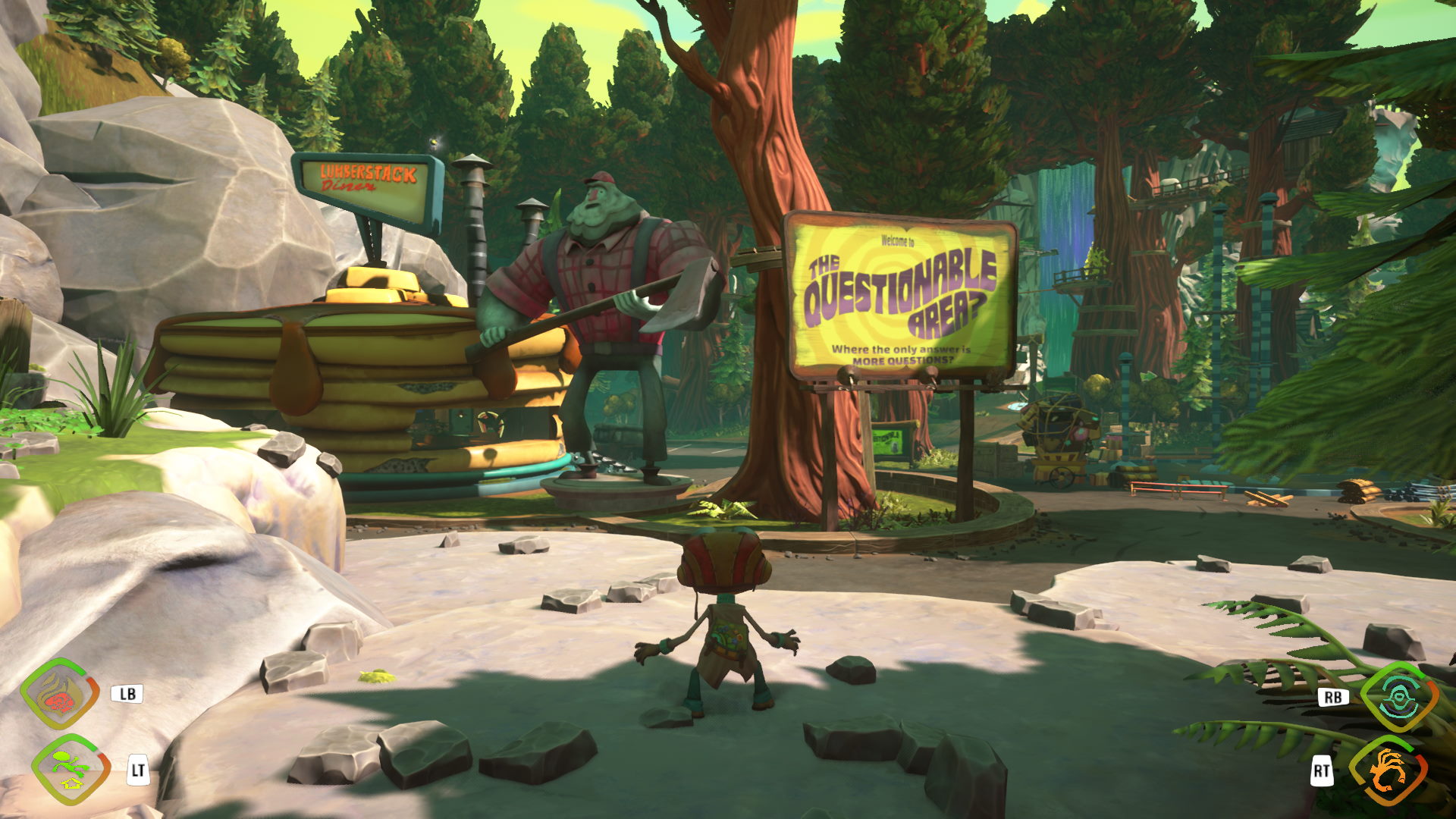This screenshot has height=819, width=1456.
Task: Use the teal Clairvoyance eye power
Action: tap(1398, 697)
